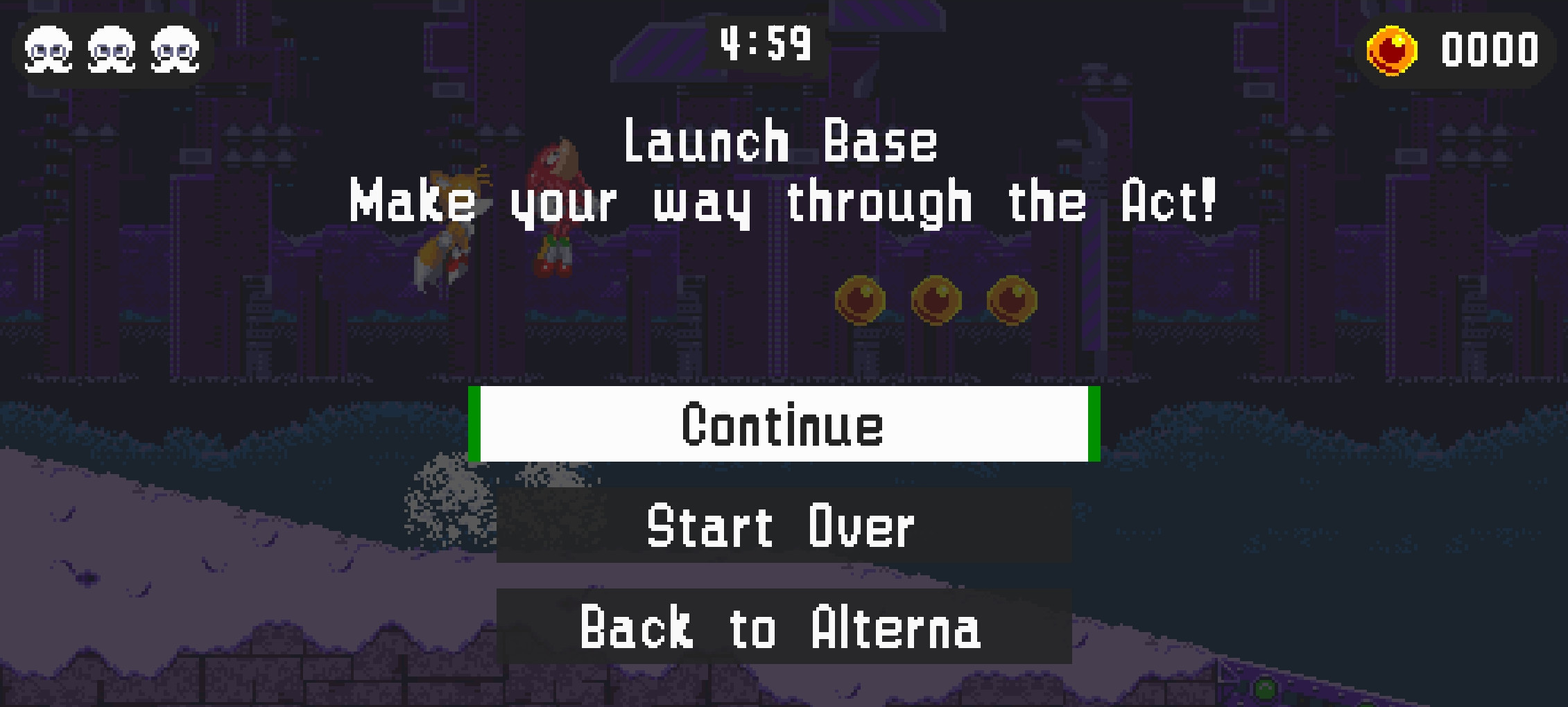Click the Launch Base title text
Viewport: 1568px width, 707px height.
tap(782, 142)
